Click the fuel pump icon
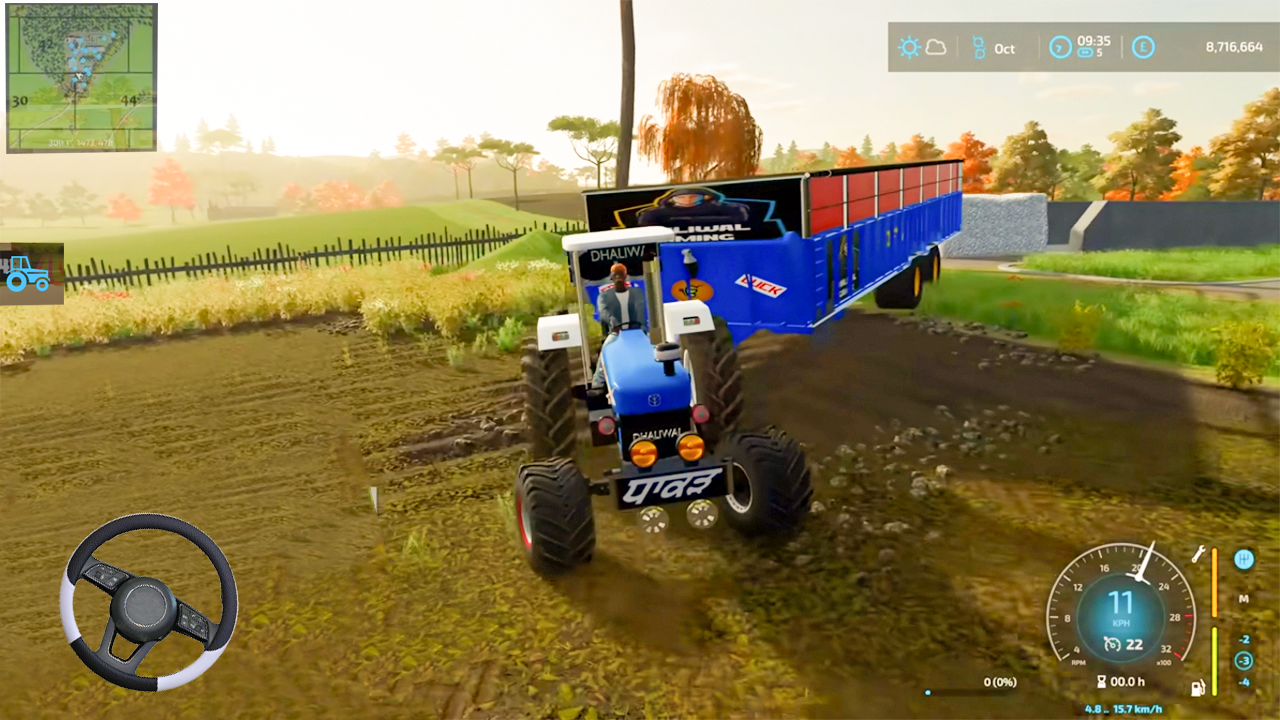This screenshot has width=1280, height=720. click(1197, 689)
